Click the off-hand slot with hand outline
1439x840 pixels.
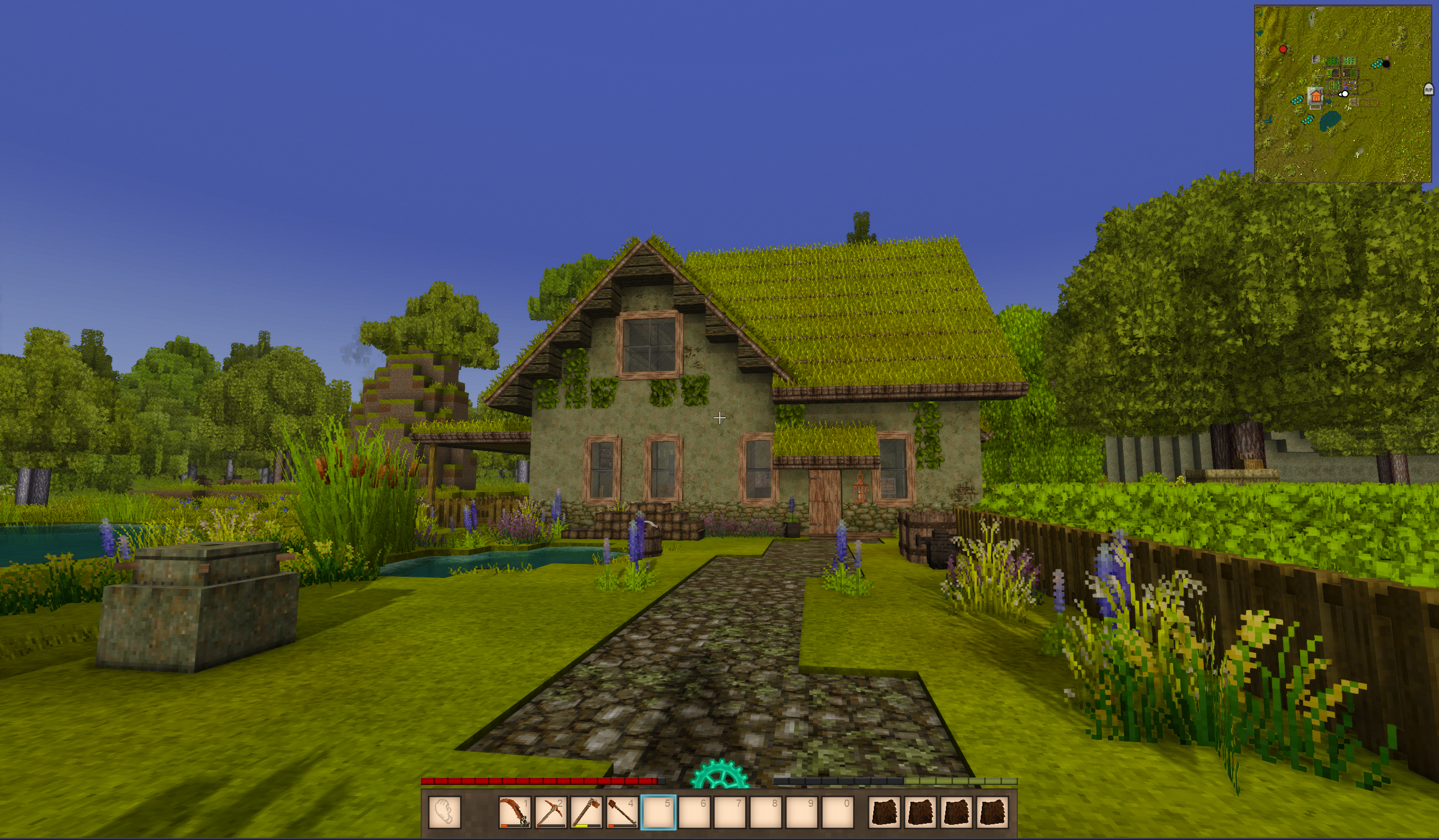pos(444,811)
